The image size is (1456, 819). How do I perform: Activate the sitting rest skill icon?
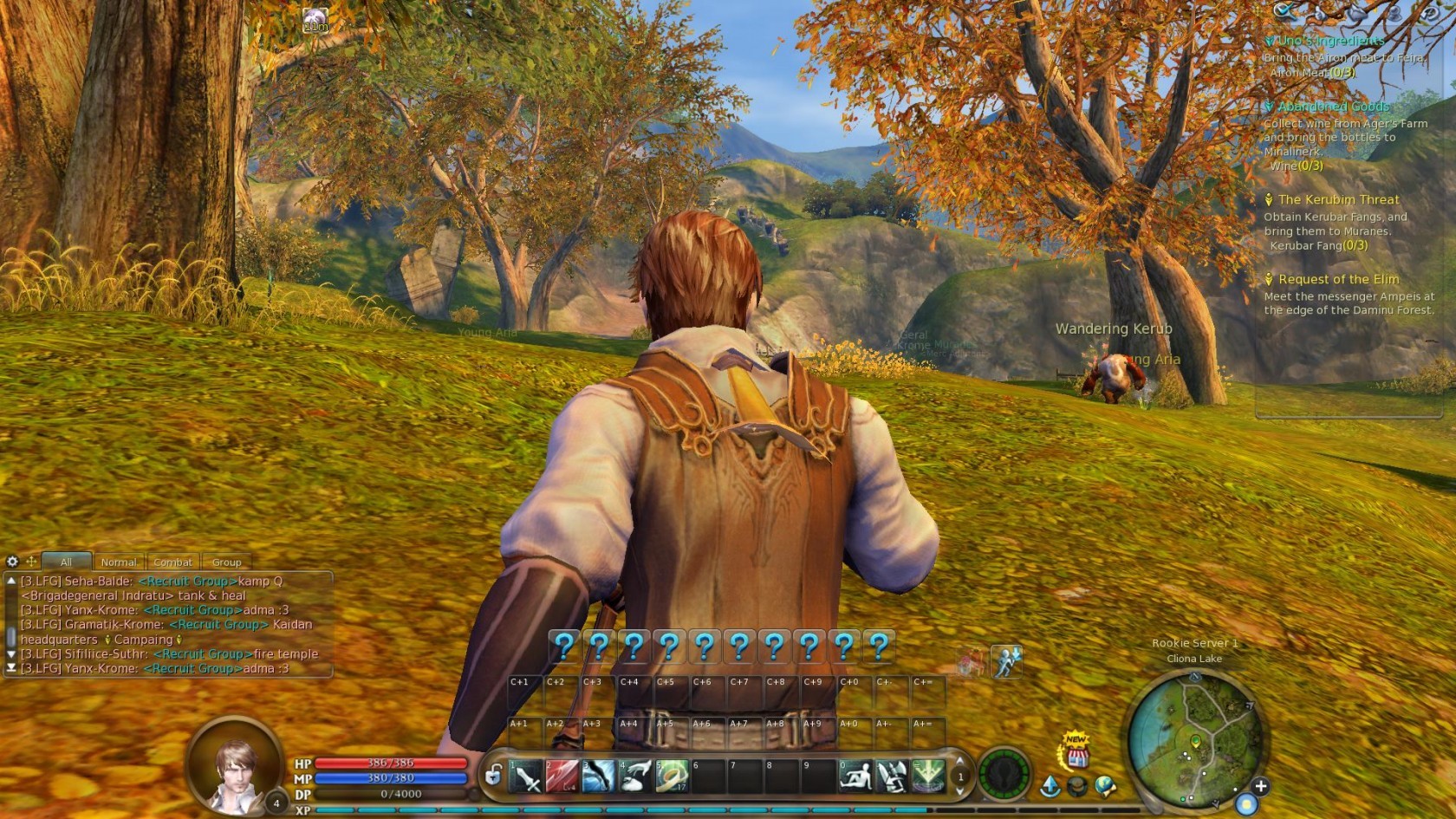(855, 777)
